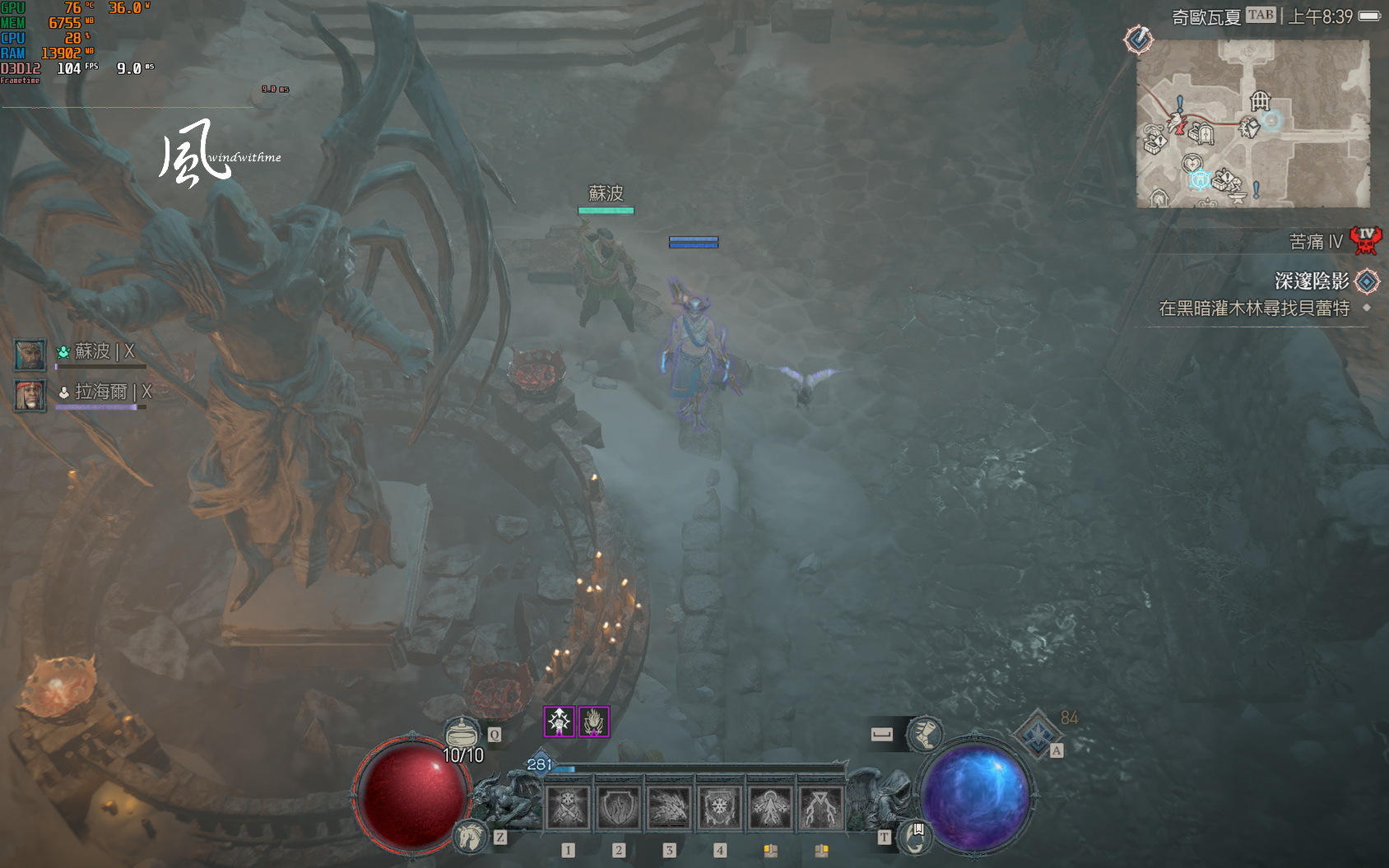This screenshot has height=868, width=1389.
Task: Use the healing potion icon
Action: [462, 732]
